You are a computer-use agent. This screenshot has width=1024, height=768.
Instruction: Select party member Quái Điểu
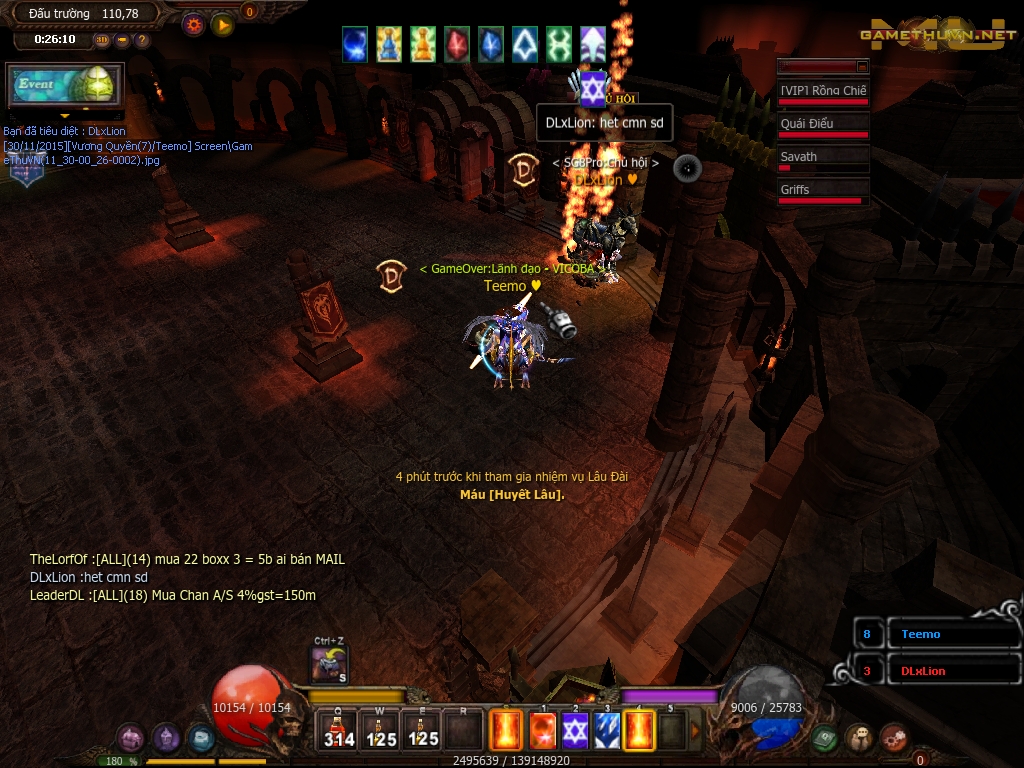(823, 124)
